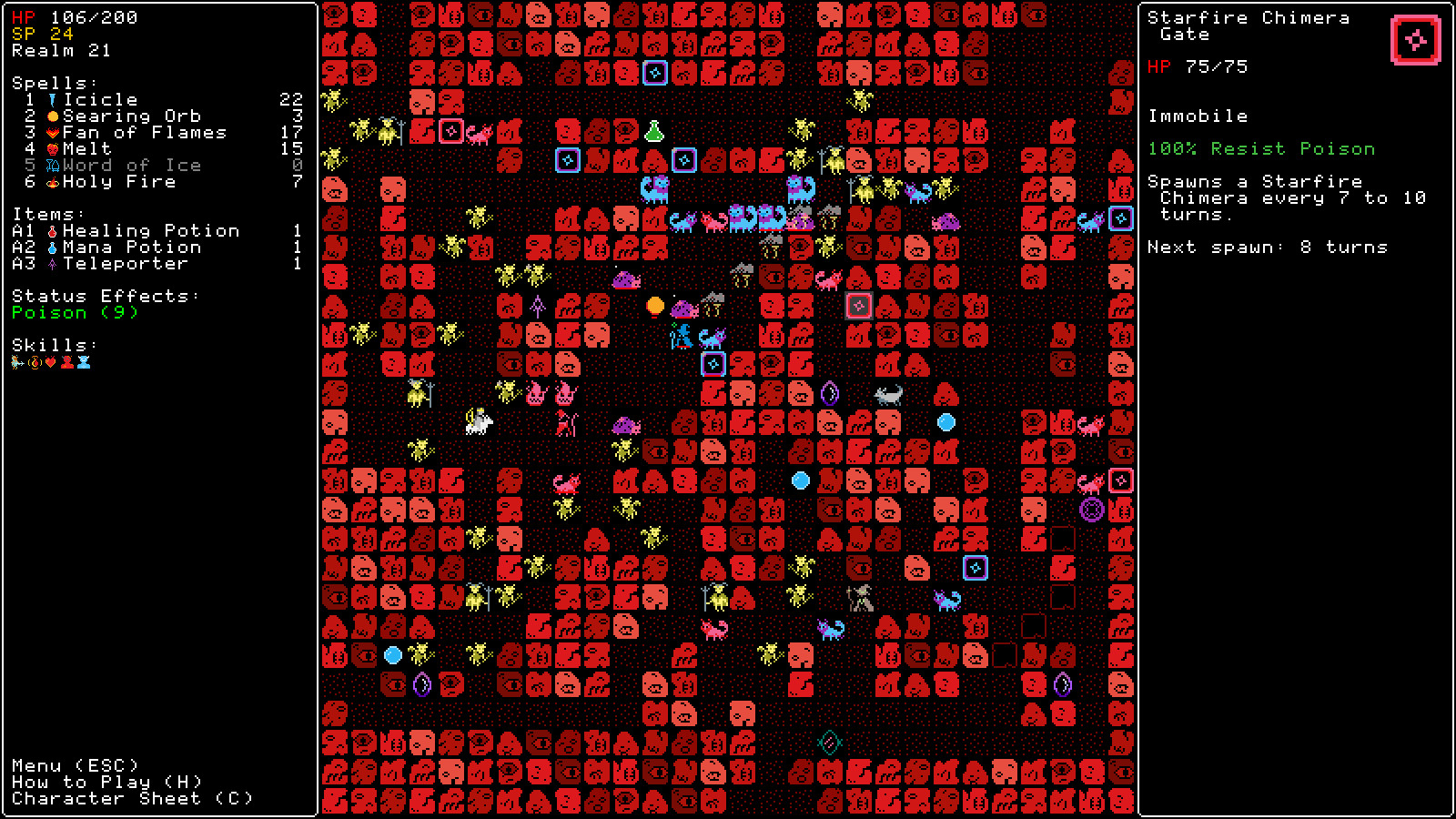The width and height of the screenshot is (1456, 819).
Task: Open the Character Sheet
Action: pos(132,798)
